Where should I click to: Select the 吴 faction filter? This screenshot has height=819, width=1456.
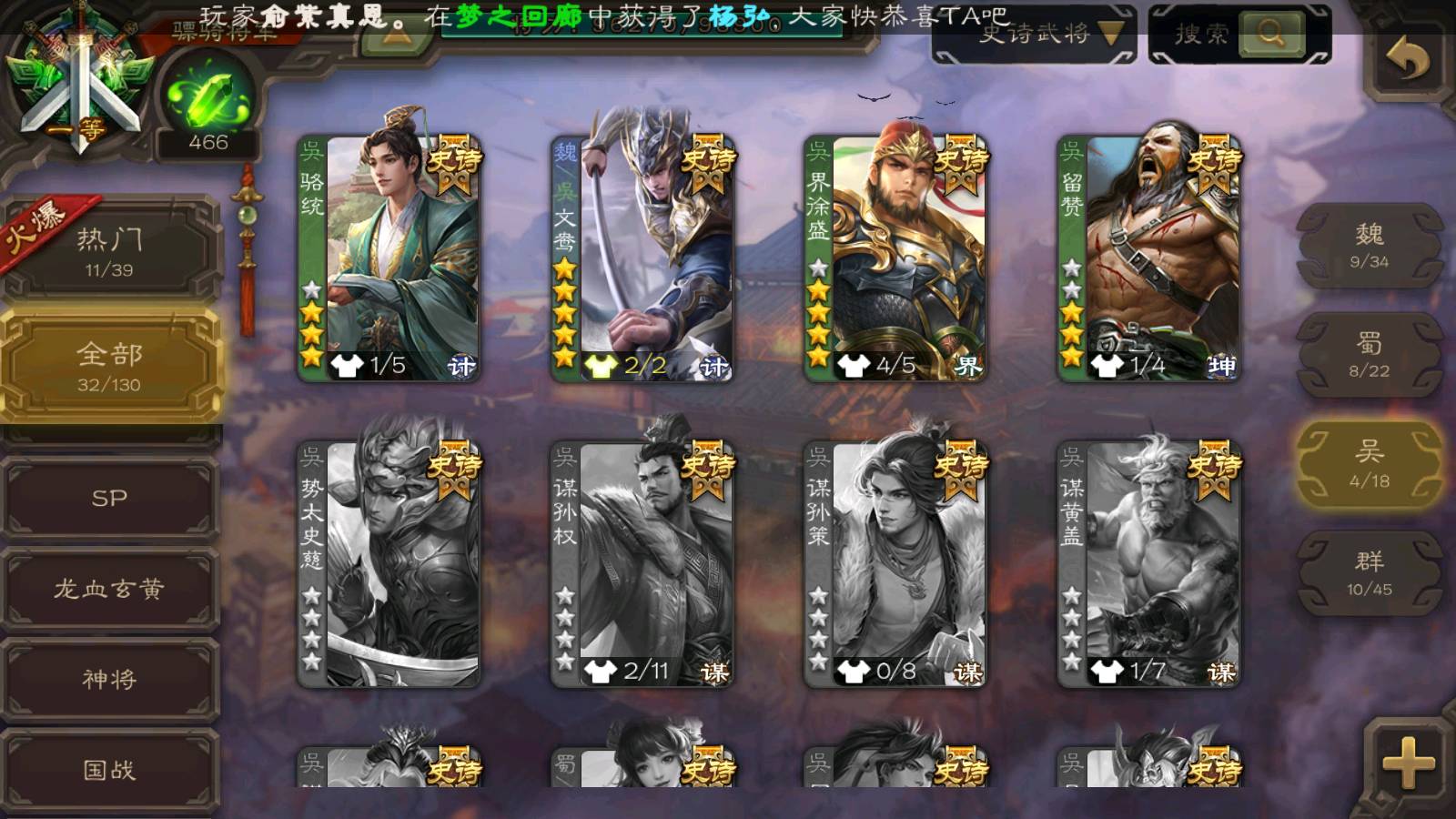coord(1369,464)
